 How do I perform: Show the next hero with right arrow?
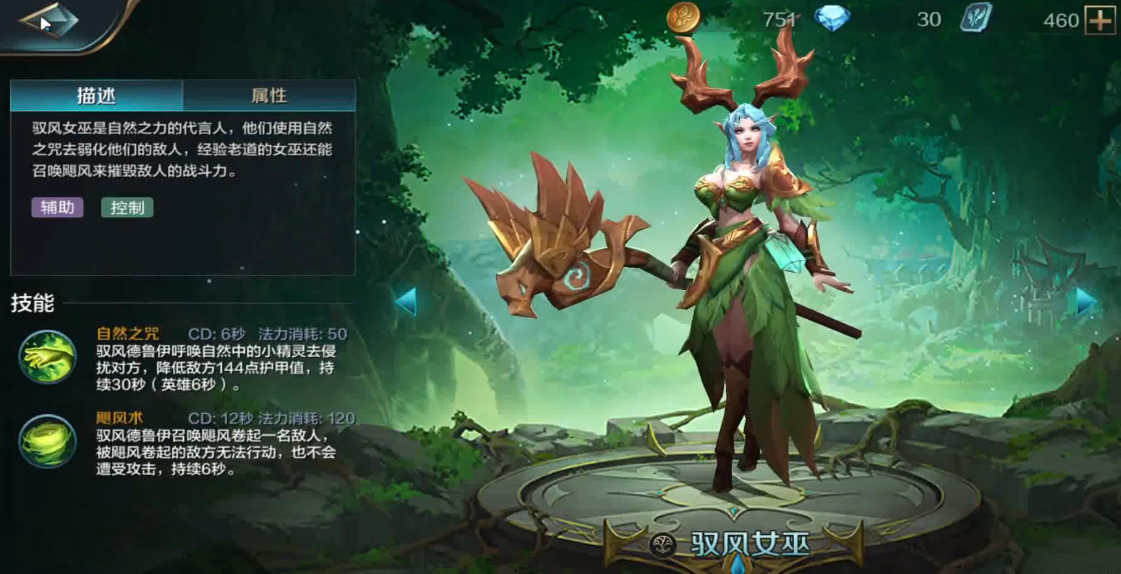tap(1086, 301)
